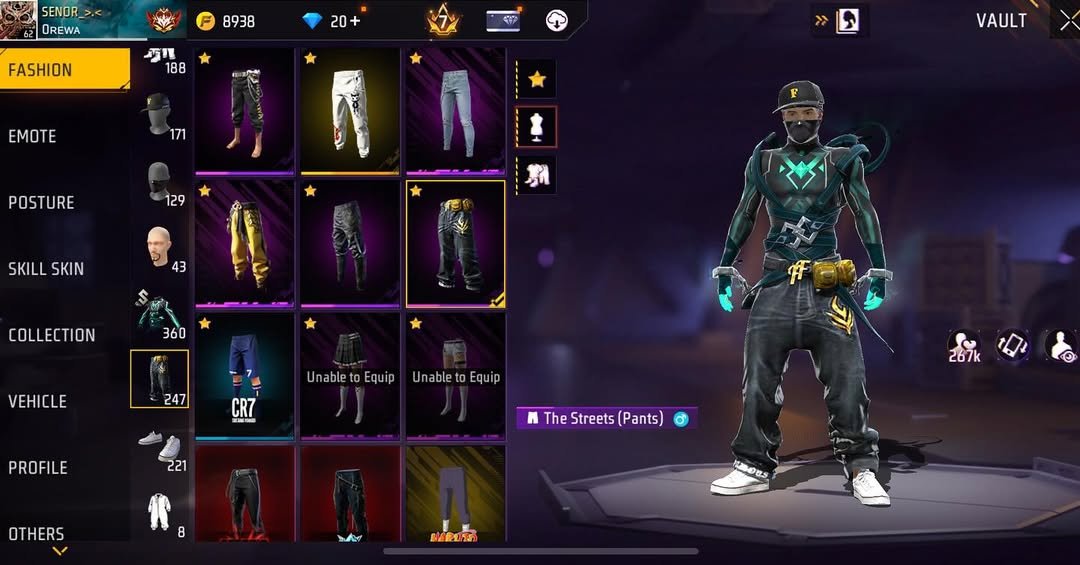Image resolution: width=1080 pixels, height=565 pixels.
Task: Switch to the Profile tab
Action: [x=38, y=467]
